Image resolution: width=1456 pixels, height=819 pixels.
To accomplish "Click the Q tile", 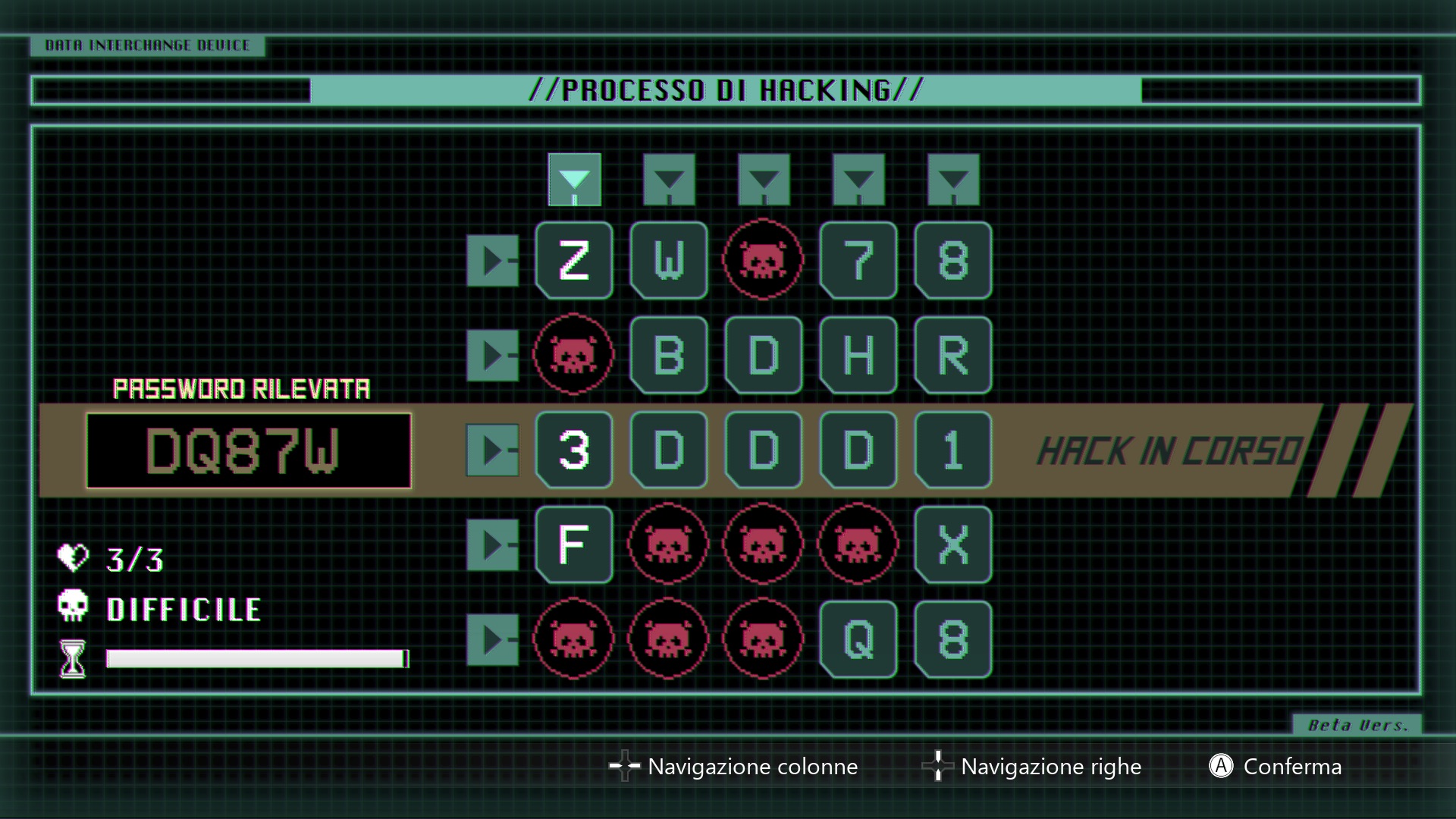I will [858, 639].
